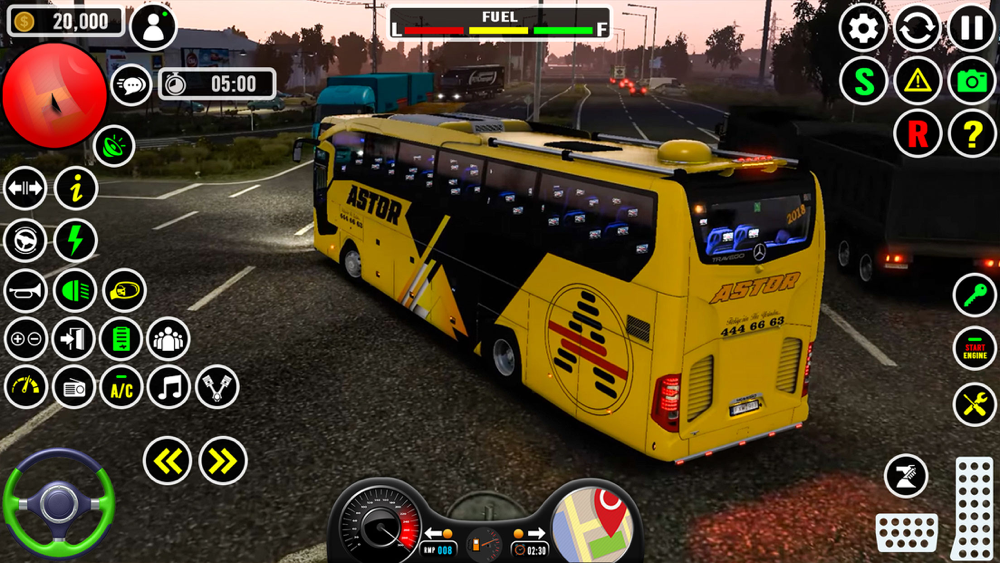Screen dimensions: 1000x563
Task: Switch on the A/C button
Action: [121, 387]
